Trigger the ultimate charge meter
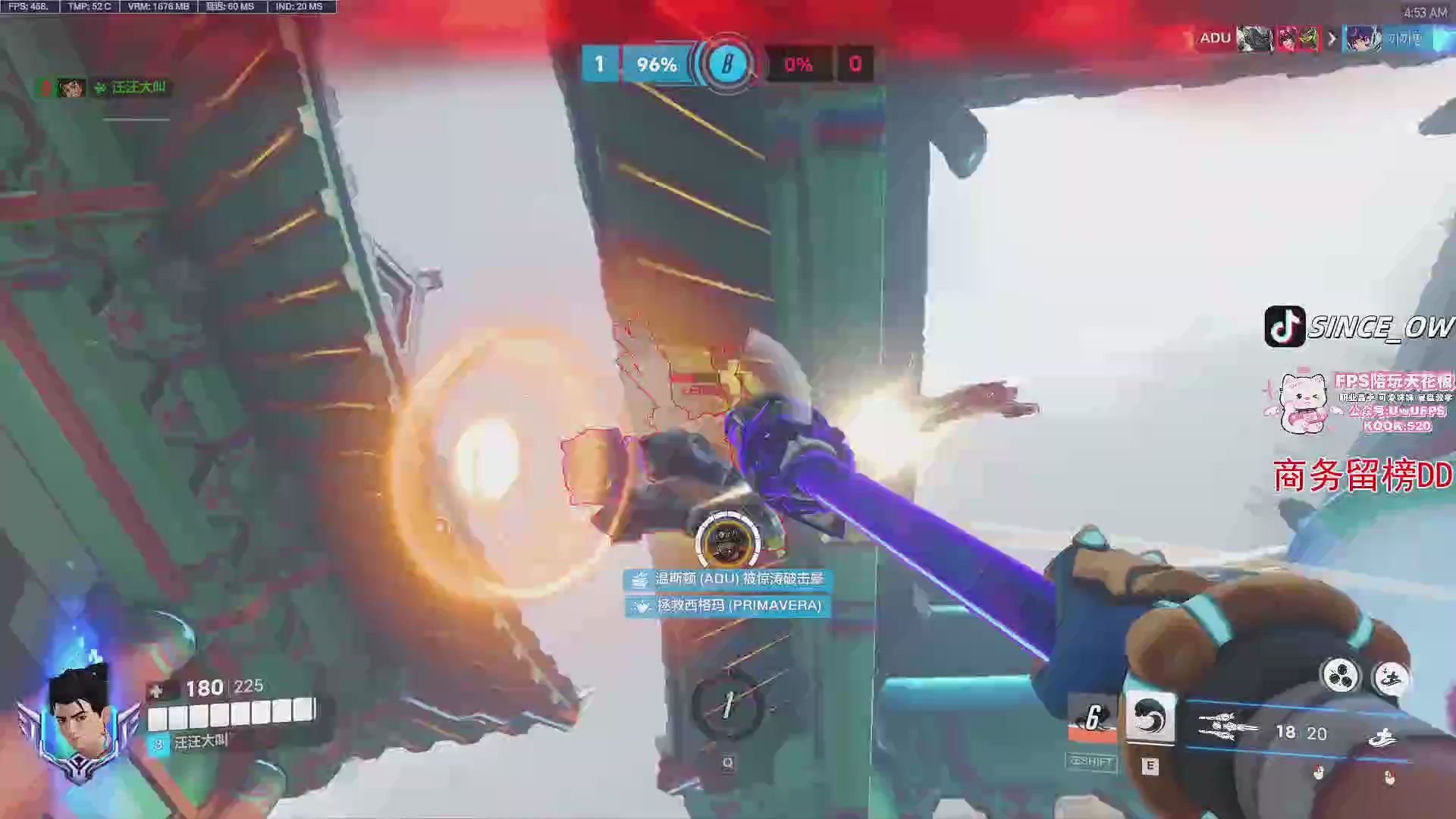1456x819 pixels. click(727, 706)
